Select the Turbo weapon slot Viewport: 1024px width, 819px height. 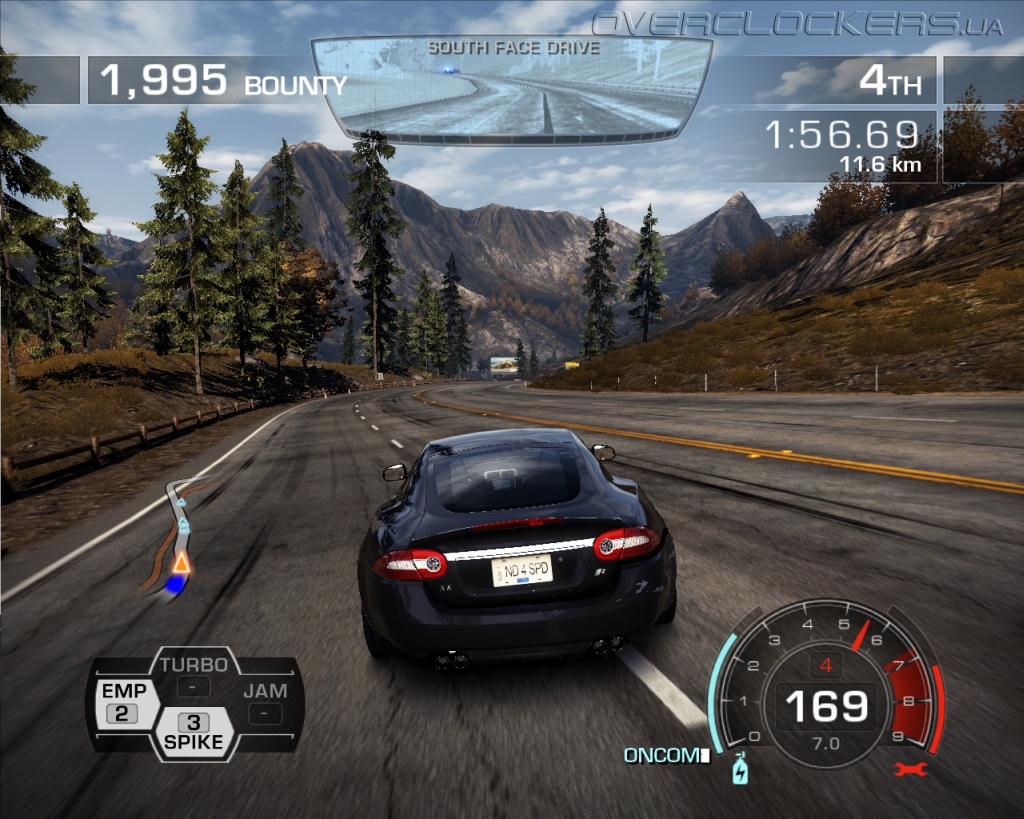194,675
